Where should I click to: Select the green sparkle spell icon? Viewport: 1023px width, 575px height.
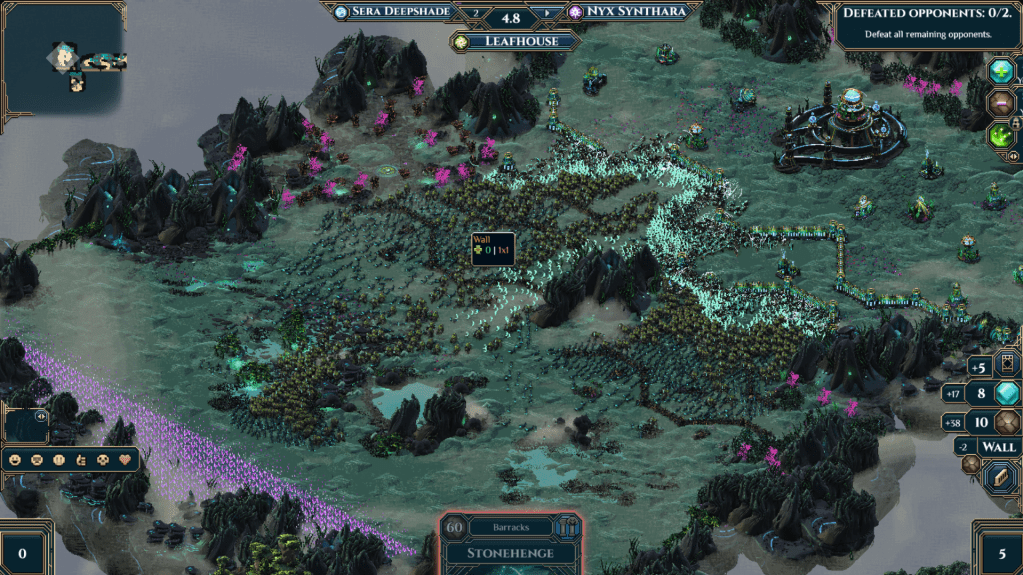click(x=1000, y=135)
